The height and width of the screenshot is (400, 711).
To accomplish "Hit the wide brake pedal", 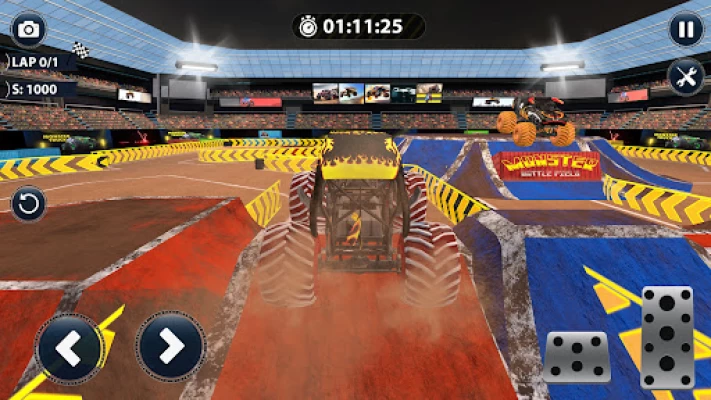I will coord(577,356).
